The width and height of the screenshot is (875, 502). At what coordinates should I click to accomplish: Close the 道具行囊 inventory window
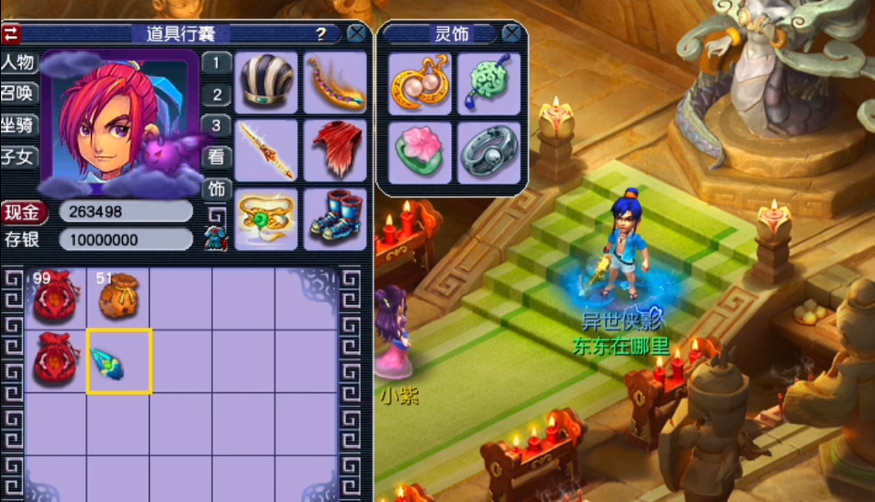coord(356,34)
